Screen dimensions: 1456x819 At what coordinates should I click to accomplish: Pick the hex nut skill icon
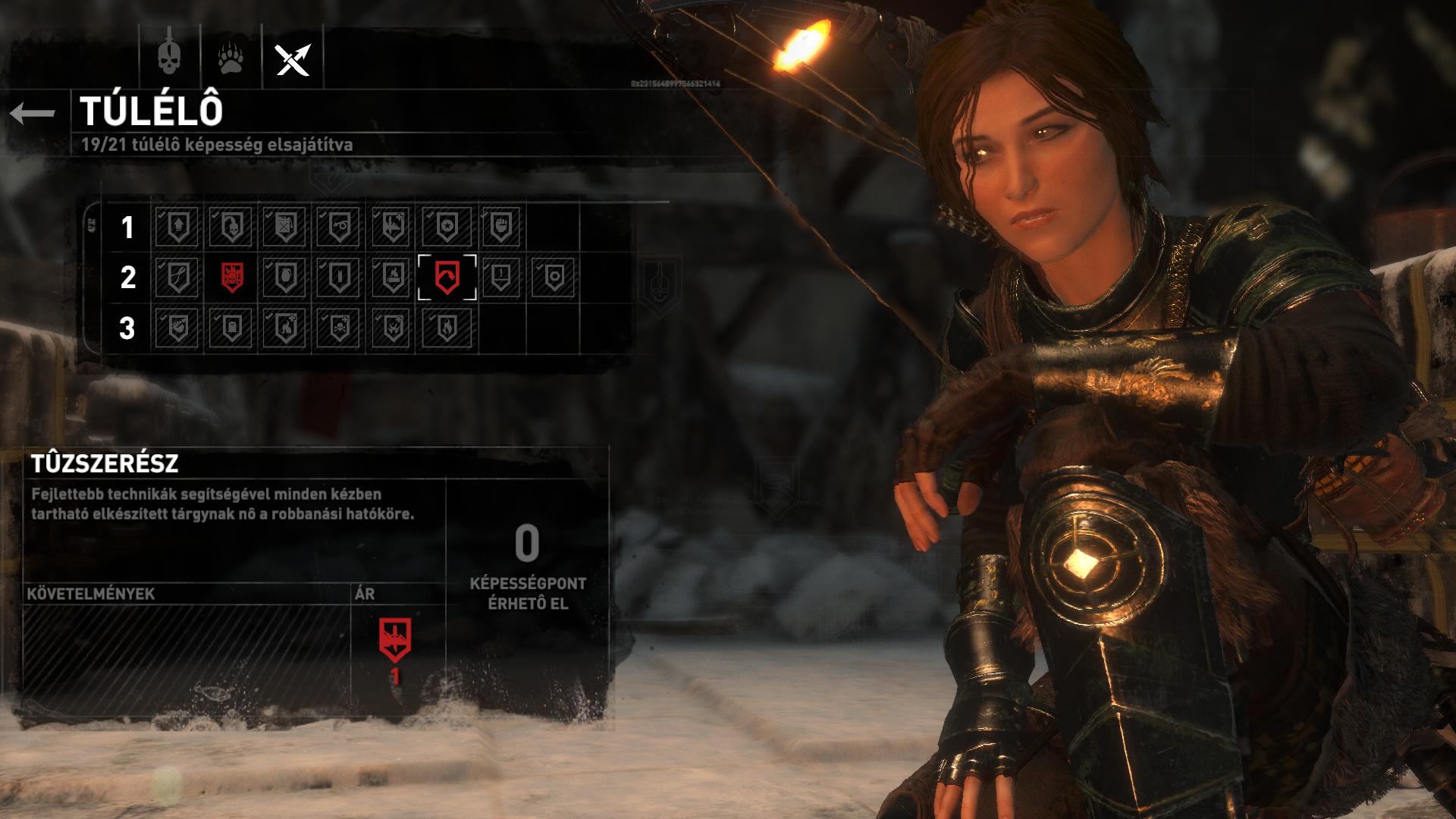pyautogui.click(x=554, y=278)
